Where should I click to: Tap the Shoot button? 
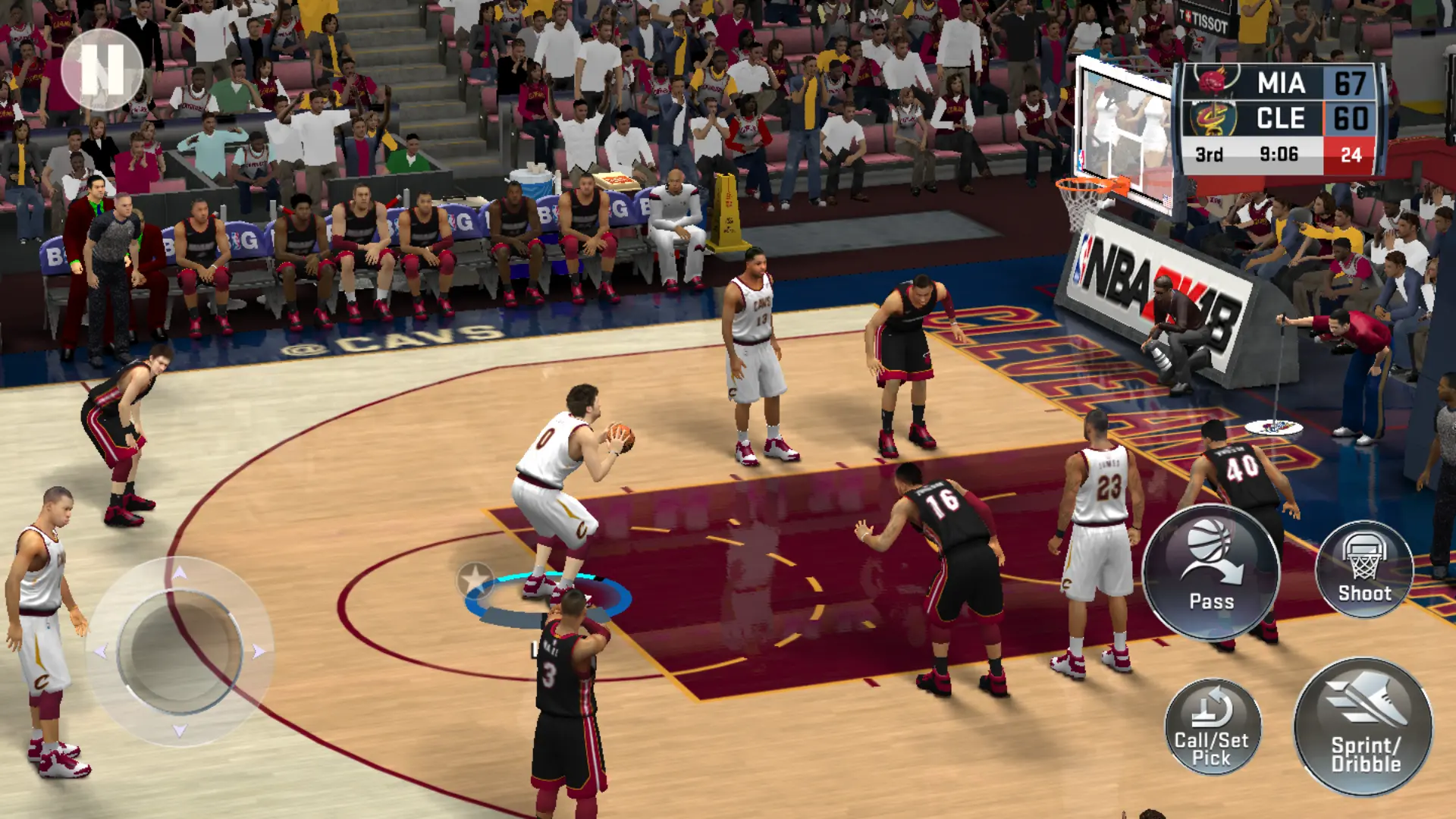click(1364, 569)
